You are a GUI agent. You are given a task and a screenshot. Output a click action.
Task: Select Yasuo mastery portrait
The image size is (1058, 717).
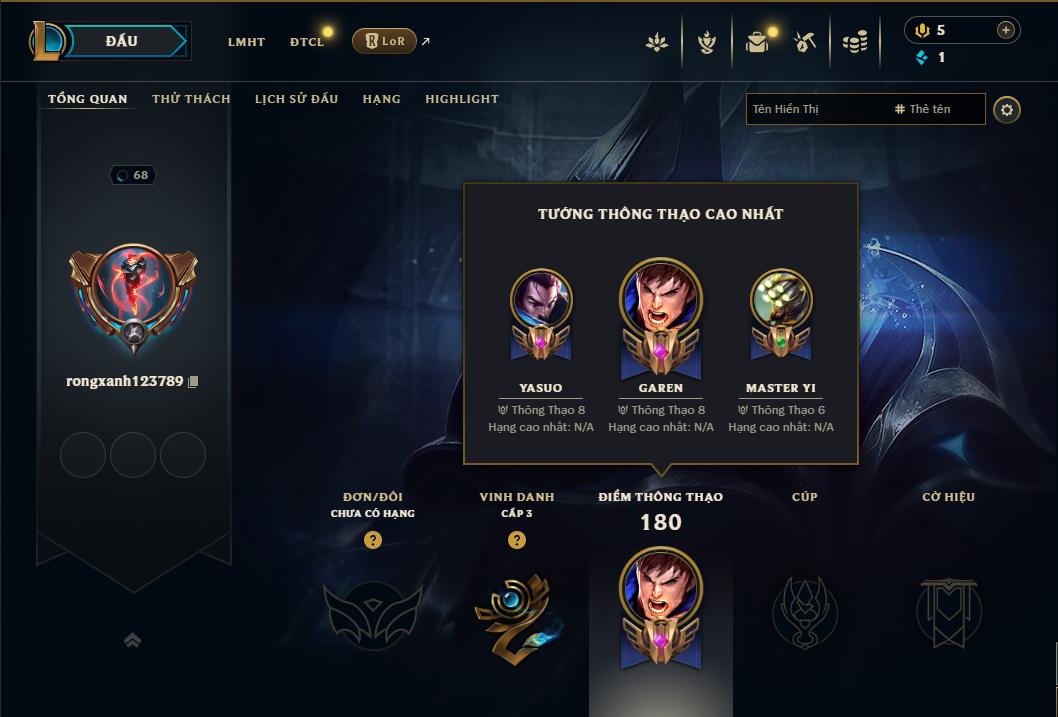(x=541, y=299)
